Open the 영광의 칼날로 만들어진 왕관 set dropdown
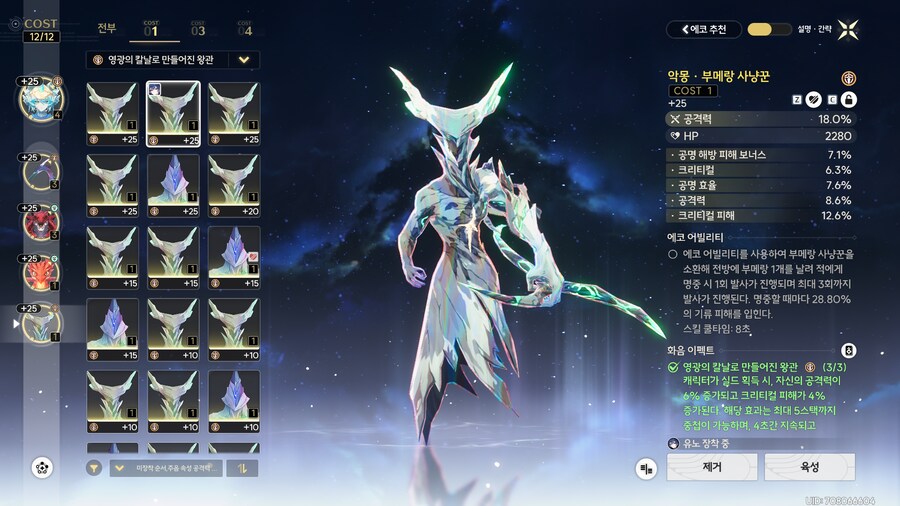The width and height of the screenshot is (900, 506). (x=173, y=60)
